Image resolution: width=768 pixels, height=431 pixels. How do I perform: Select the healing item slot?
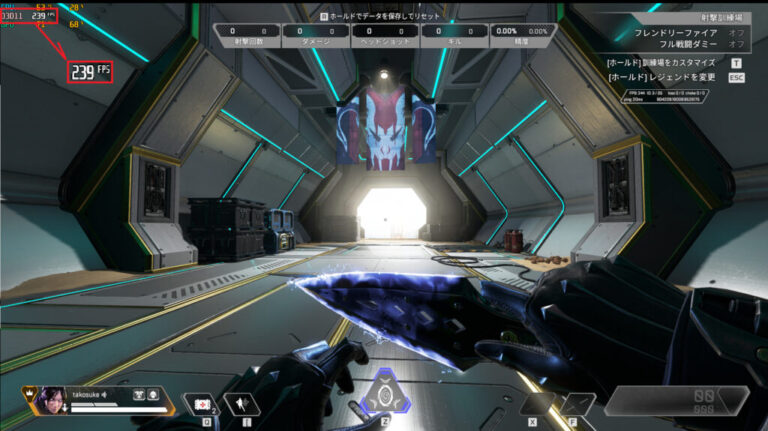click(197, 404)
